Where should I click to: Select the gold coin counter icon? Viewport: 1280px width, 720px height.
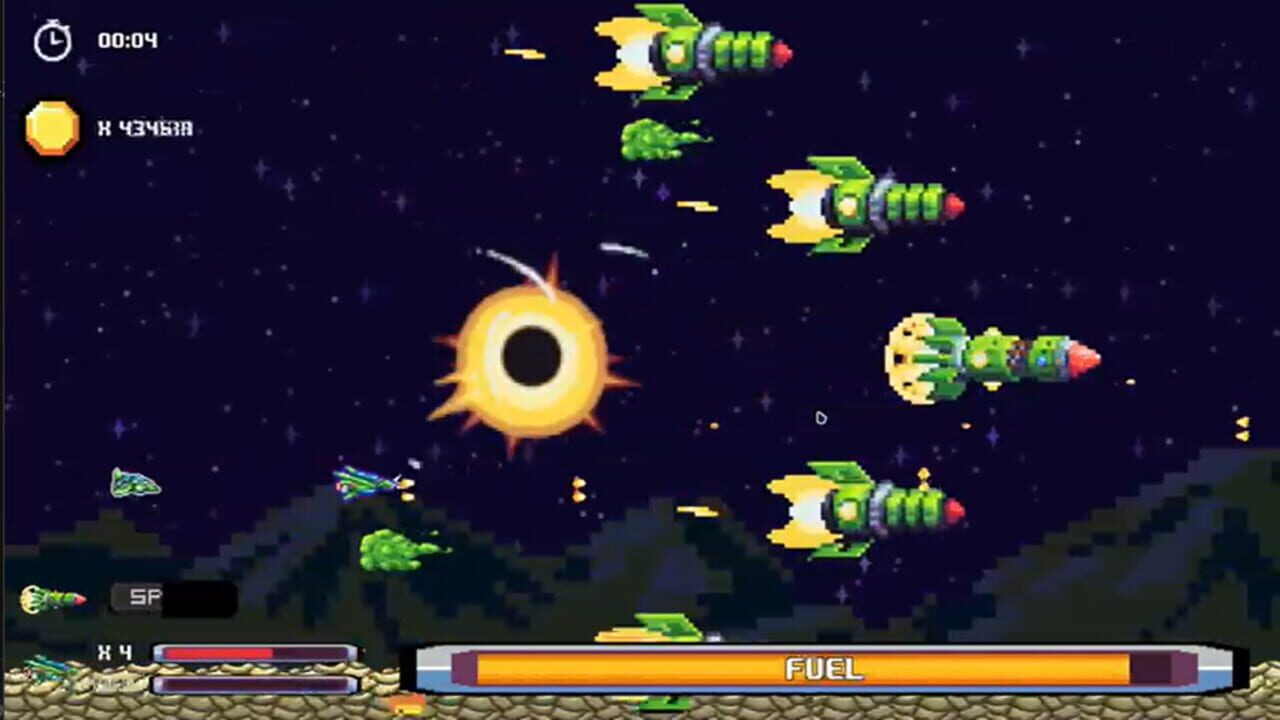(52, 128)
